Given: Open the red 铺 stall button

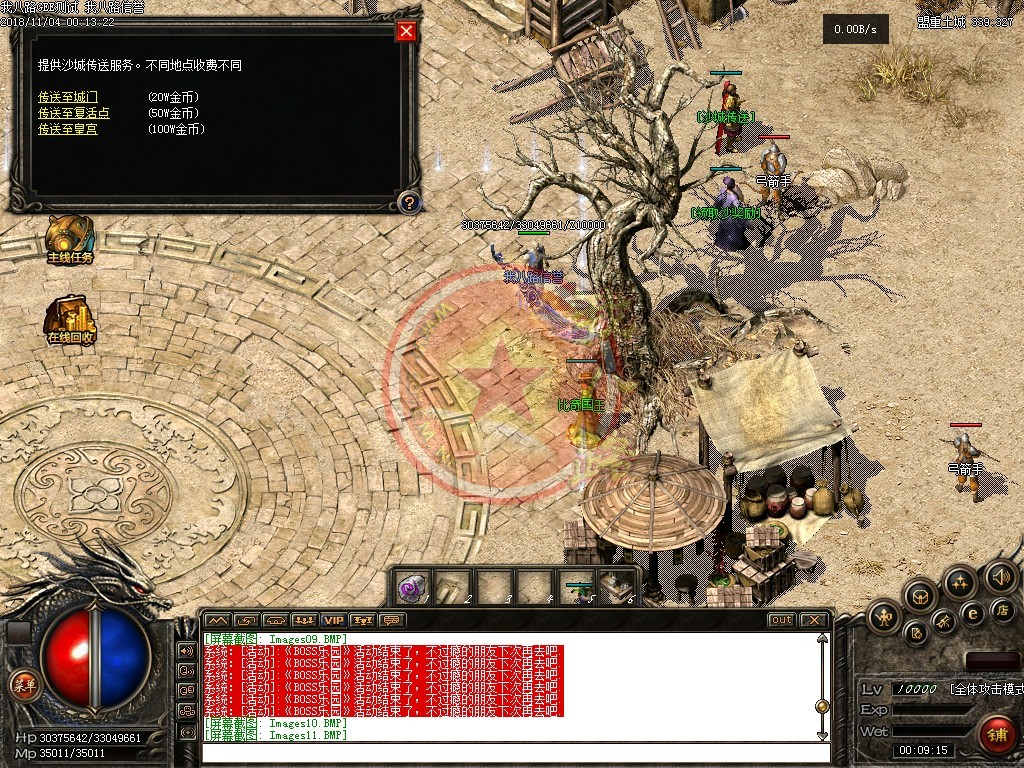Looking at the screenshot, I should coord(996,735).
